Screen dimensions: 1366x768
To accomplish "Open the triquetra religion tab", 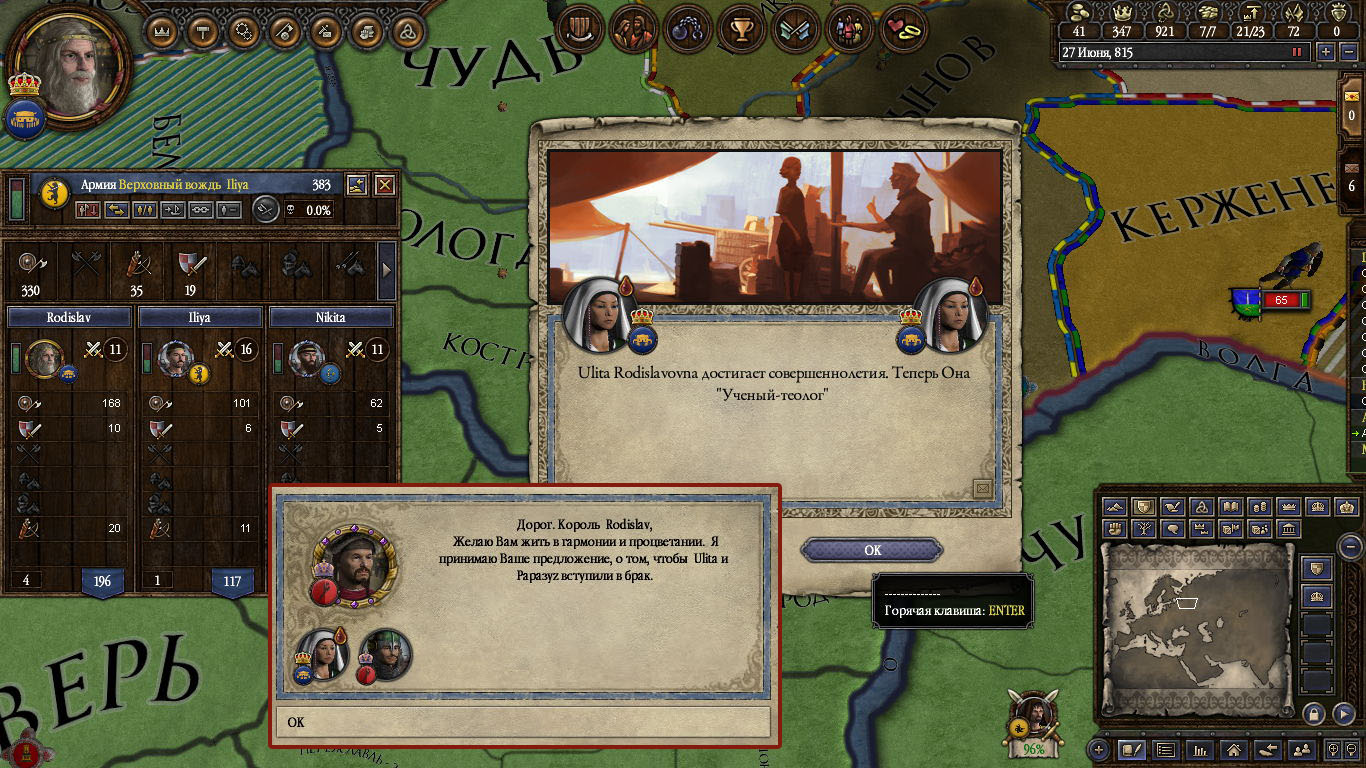I will pyautogui.click(x=408, y=31).
